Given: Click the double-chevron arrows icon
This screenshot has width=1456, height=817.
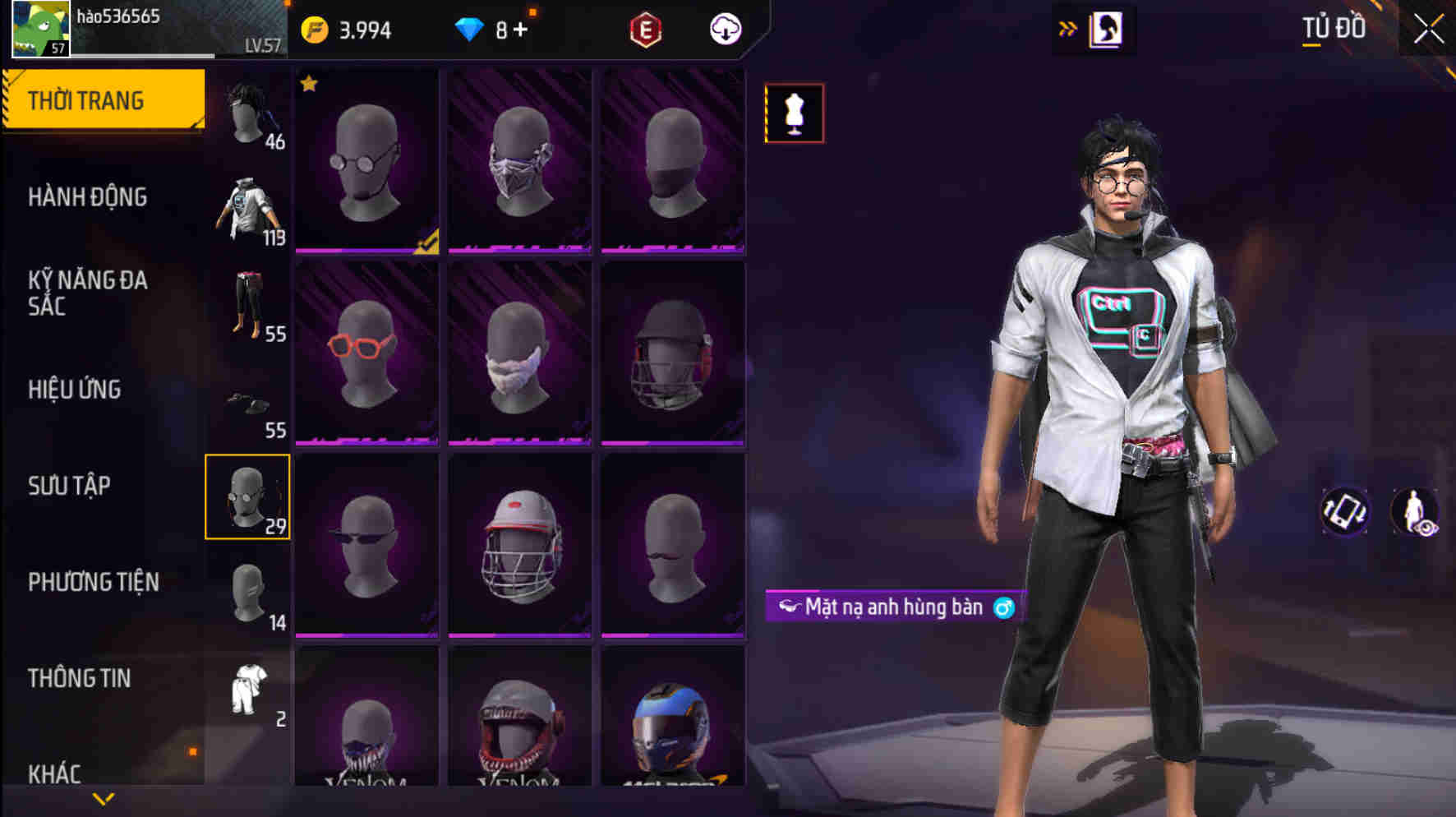Looking at the screenshot, I should pos(1068,26).
